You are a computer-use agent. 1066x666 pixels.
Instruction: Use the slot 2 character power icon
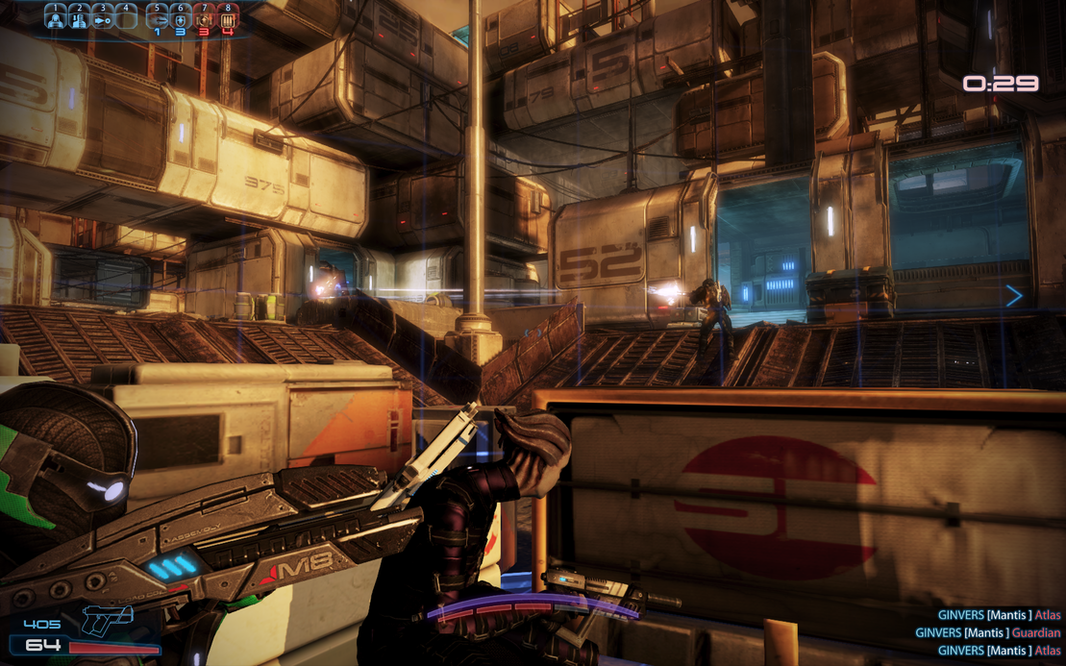(79, 18)
